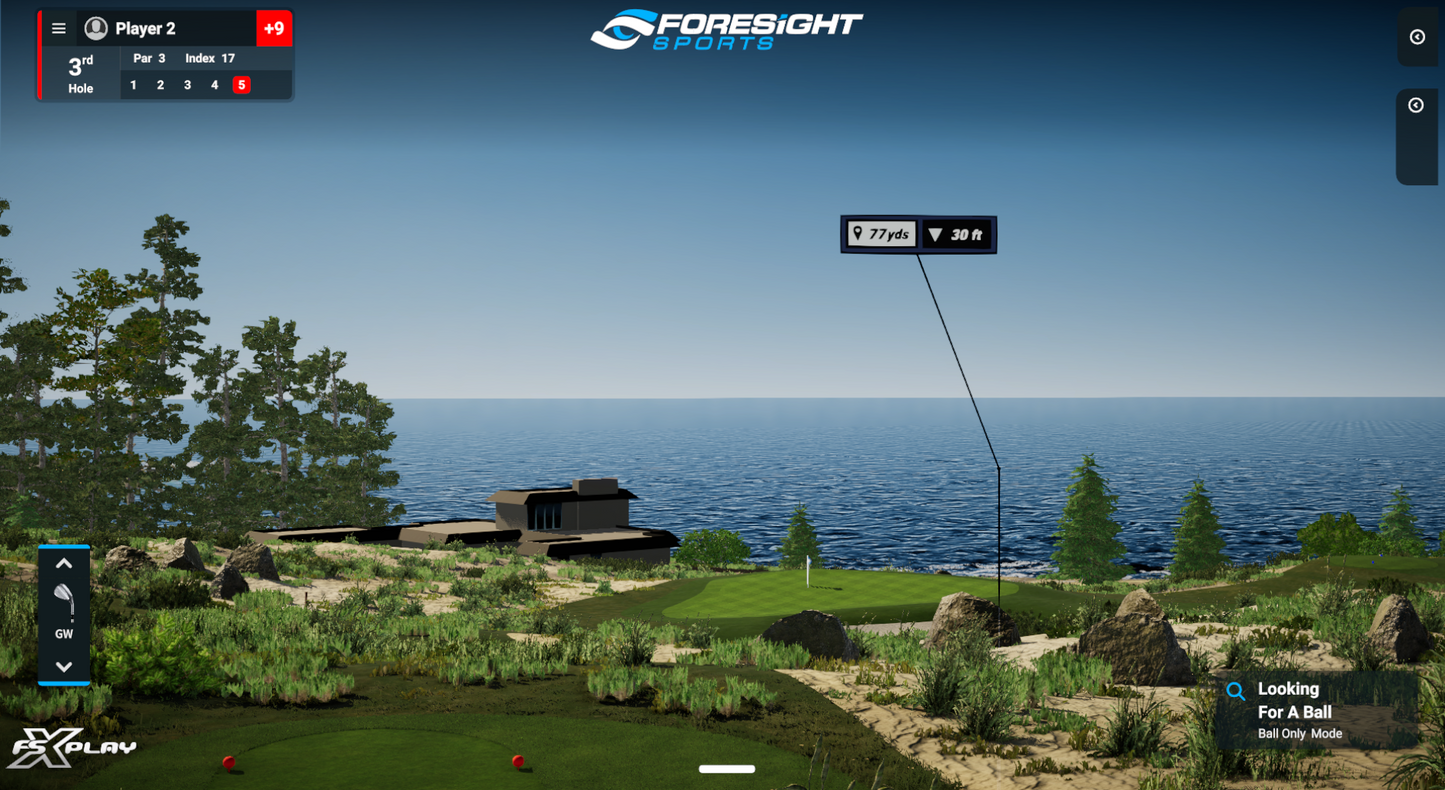Open the hamburger menu next to Player 2
Screen dimensions: 1445x790
(58, 28)
